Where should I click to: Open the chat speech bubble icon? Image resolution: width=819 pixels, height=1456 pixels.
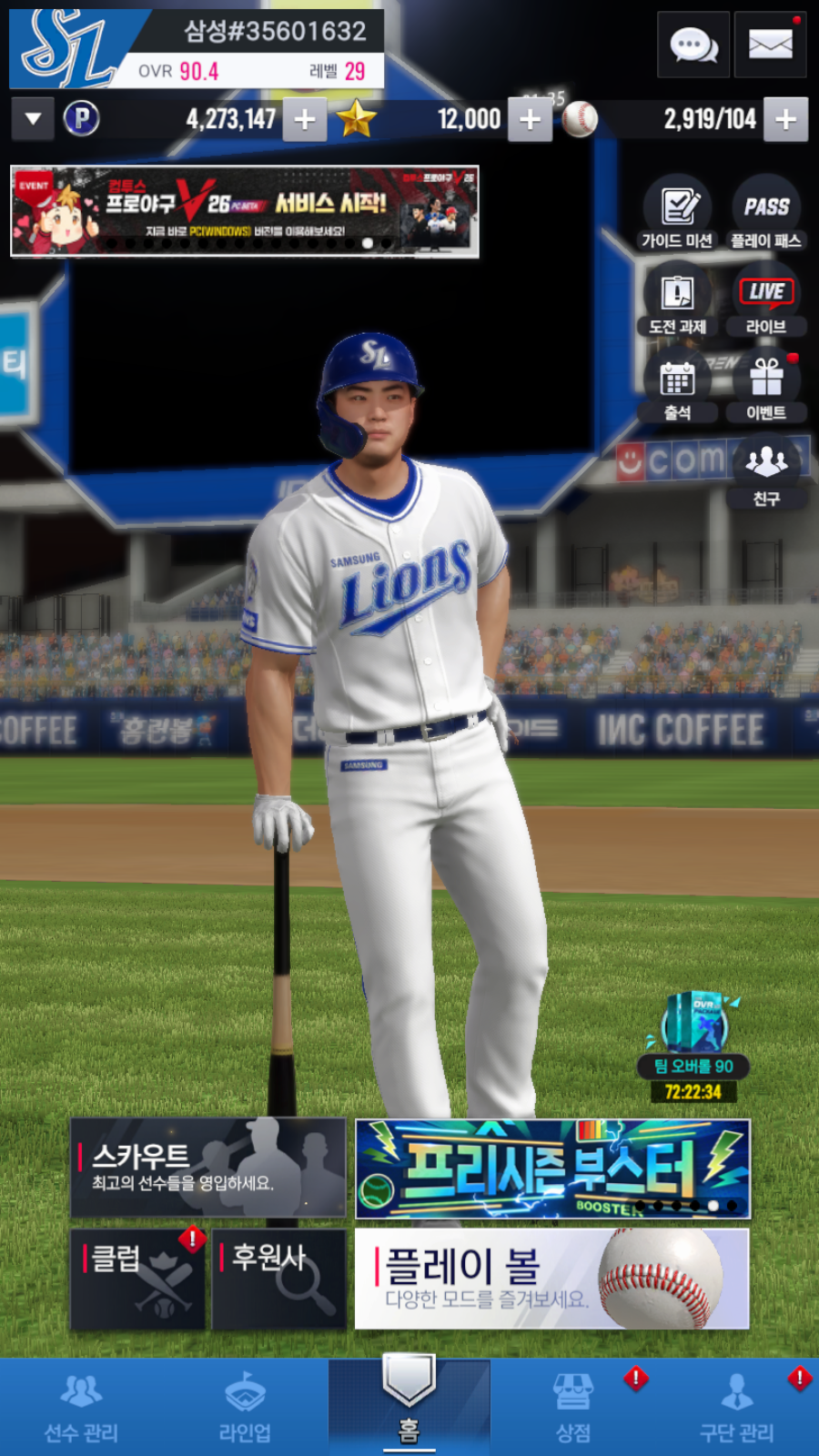[693, 45]
